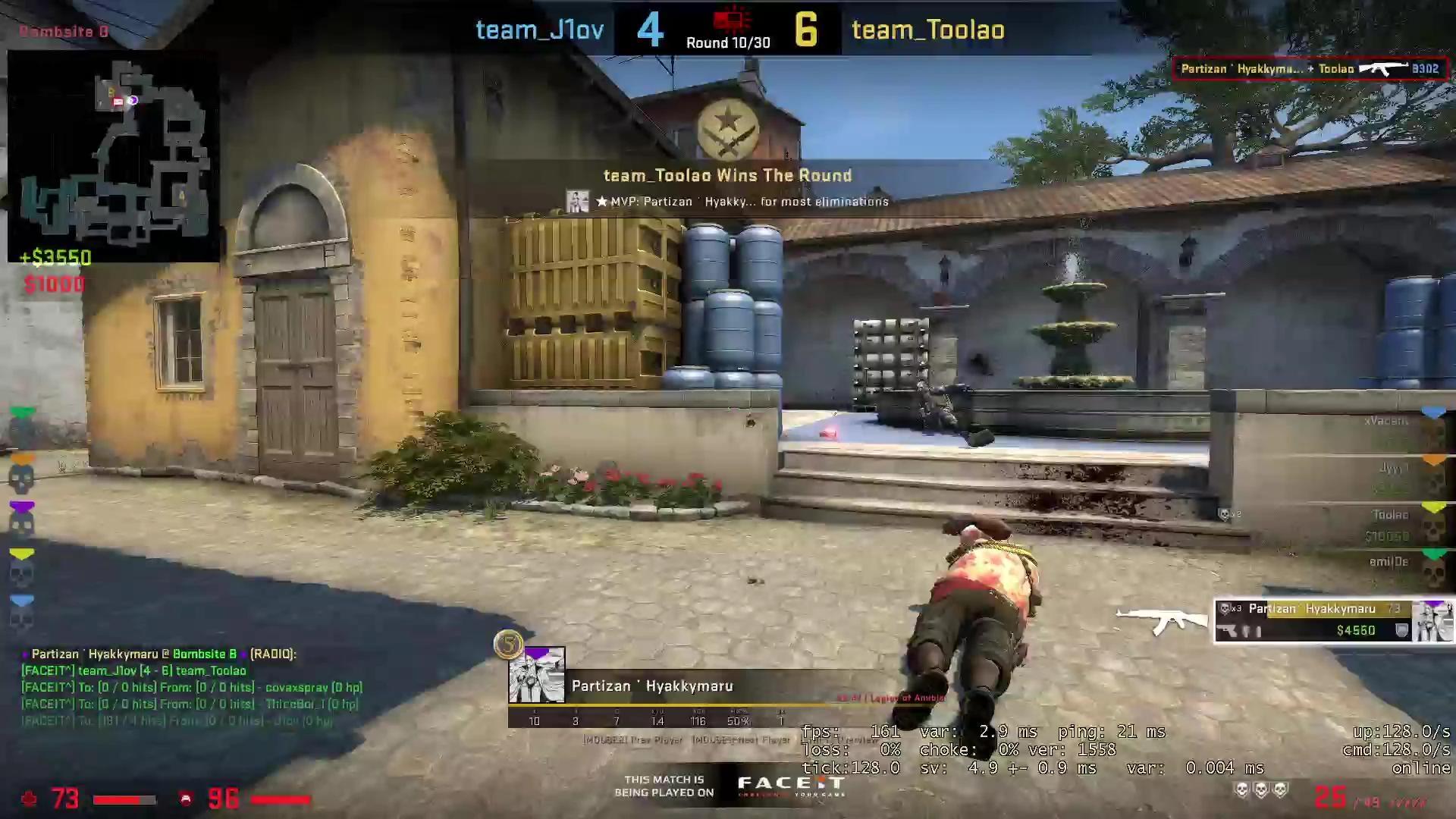Click the radio chat message from Partizan Hyakkymaru
The image size is (1456, 819).
[159, 654]
